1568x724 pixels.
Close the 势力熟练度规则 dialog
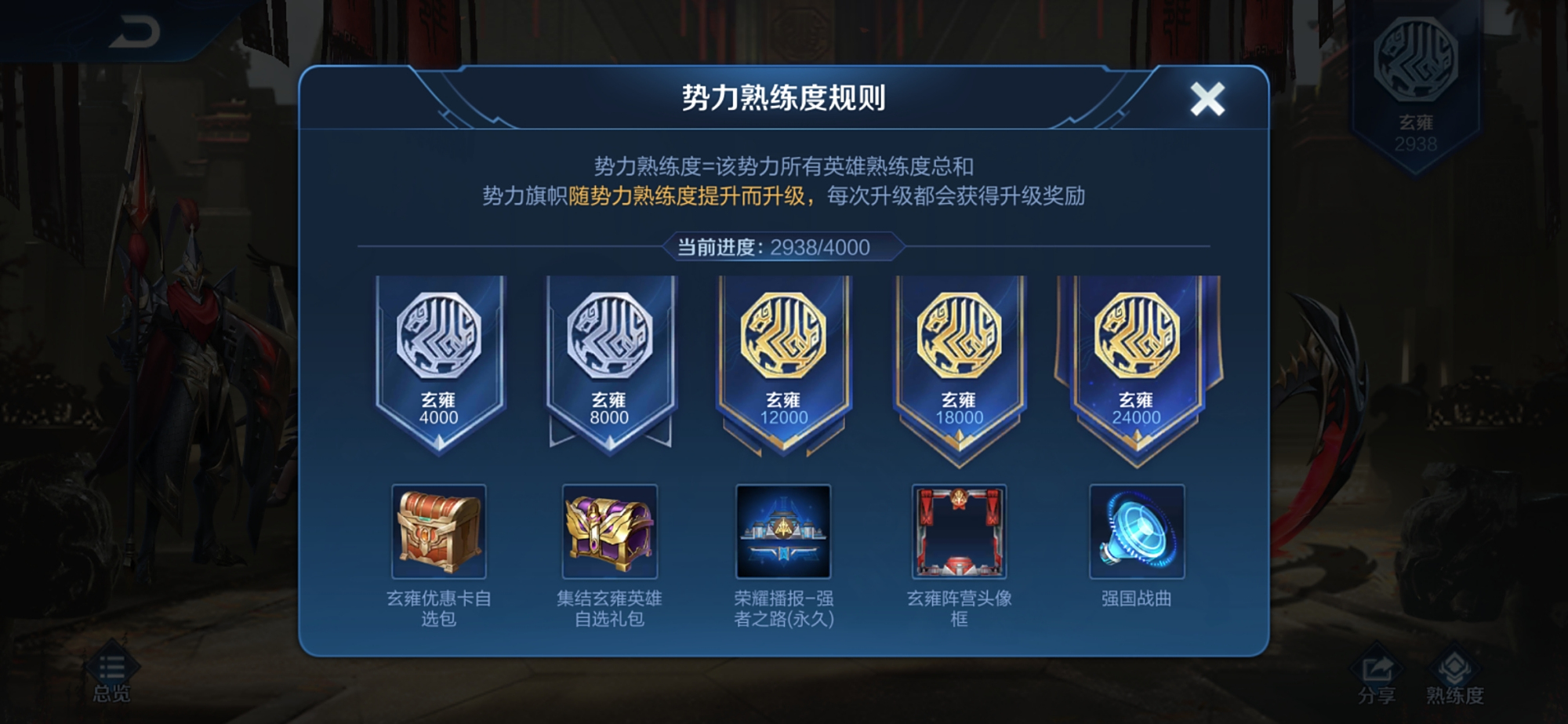click(1205, 97)
